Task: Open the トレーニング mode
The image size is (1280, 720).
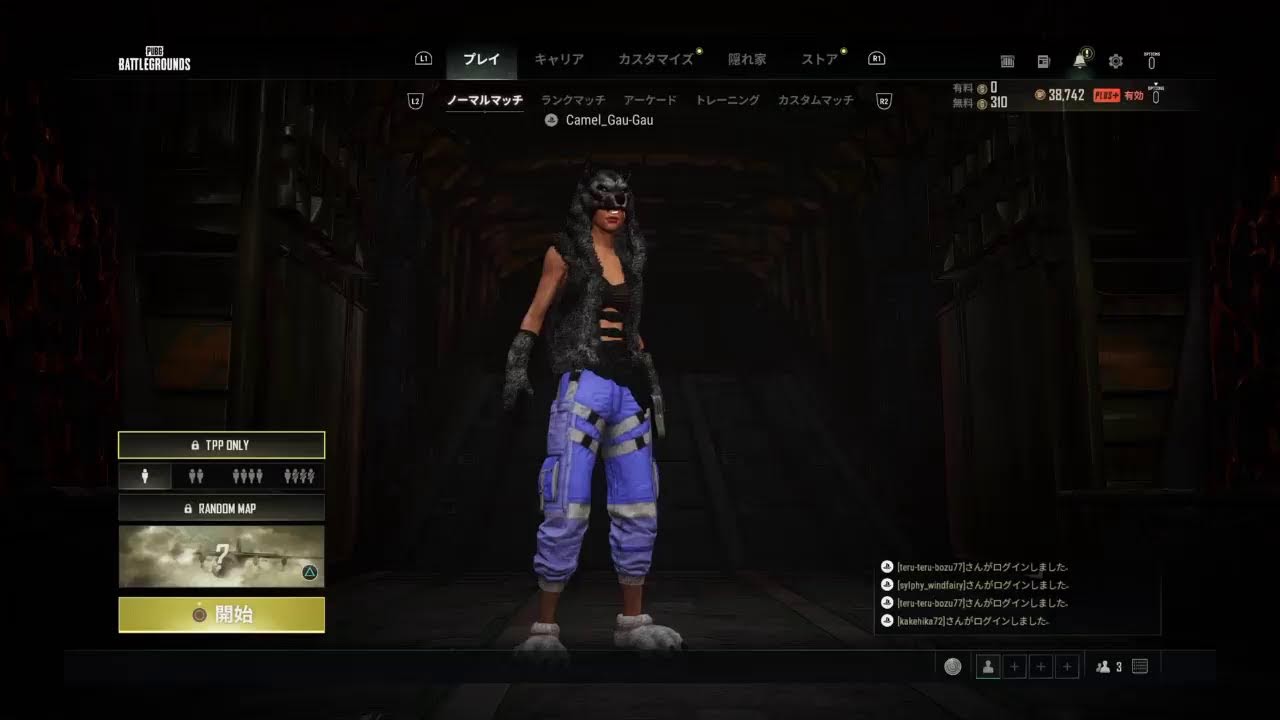Action: (727, 100)
